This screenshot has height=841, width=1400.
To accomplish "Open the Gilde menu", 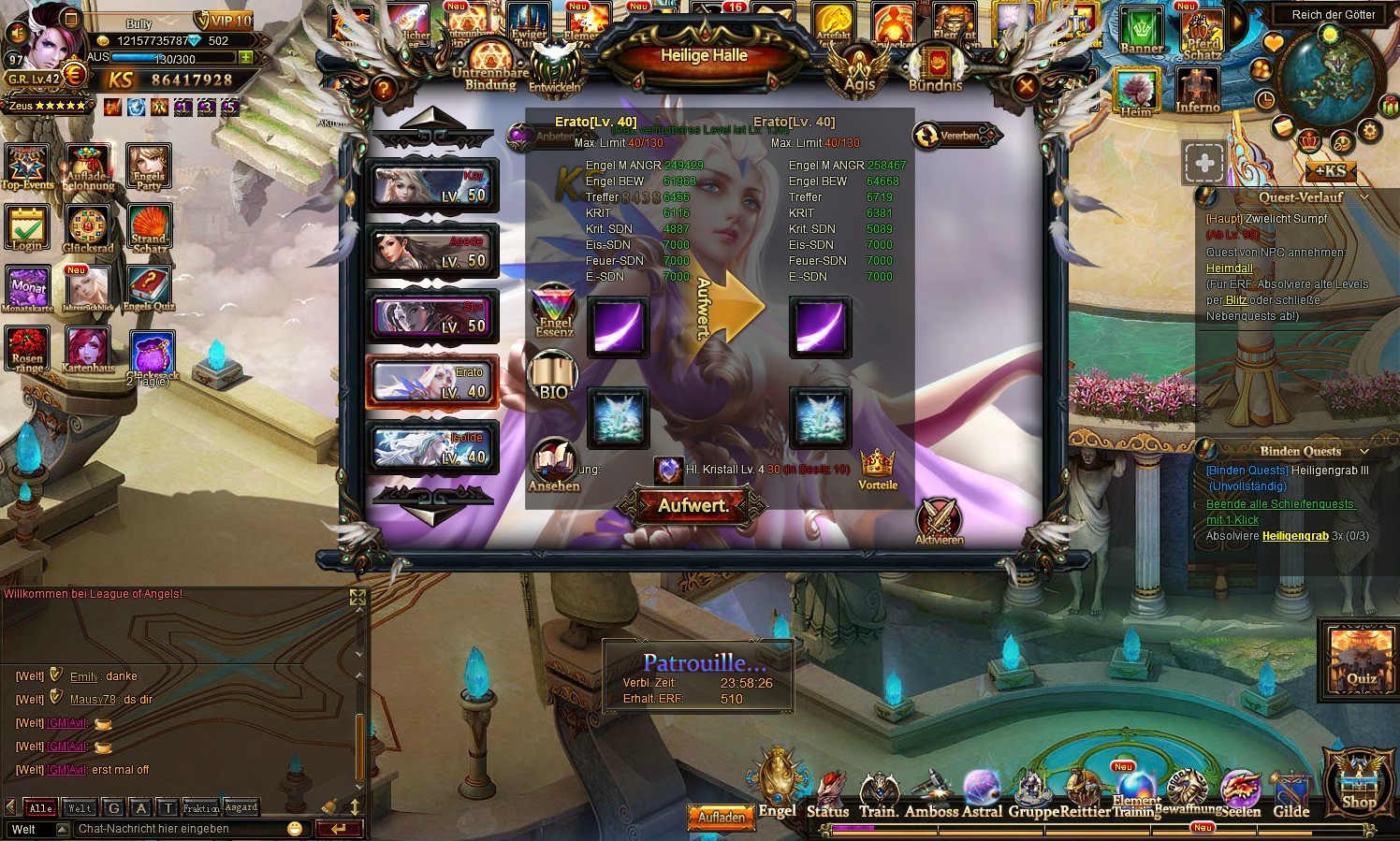I will click(x=1291, y=796).
